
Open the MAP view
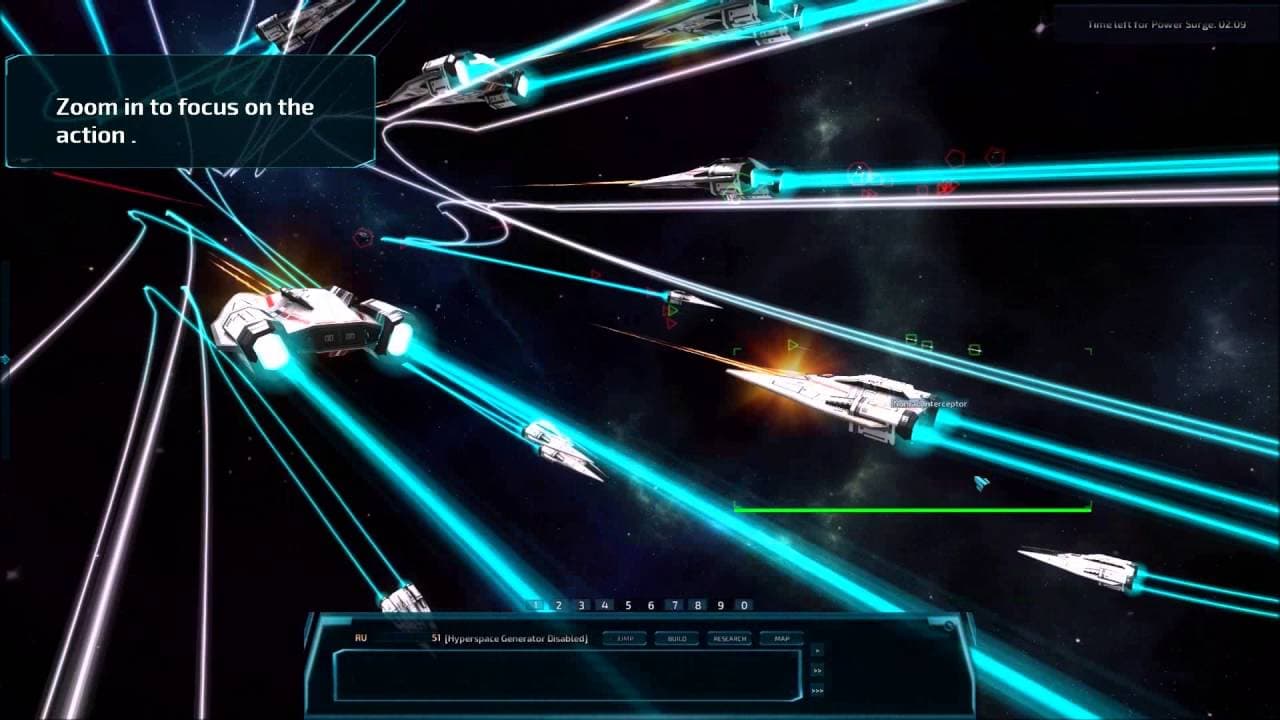coord(784,637)
